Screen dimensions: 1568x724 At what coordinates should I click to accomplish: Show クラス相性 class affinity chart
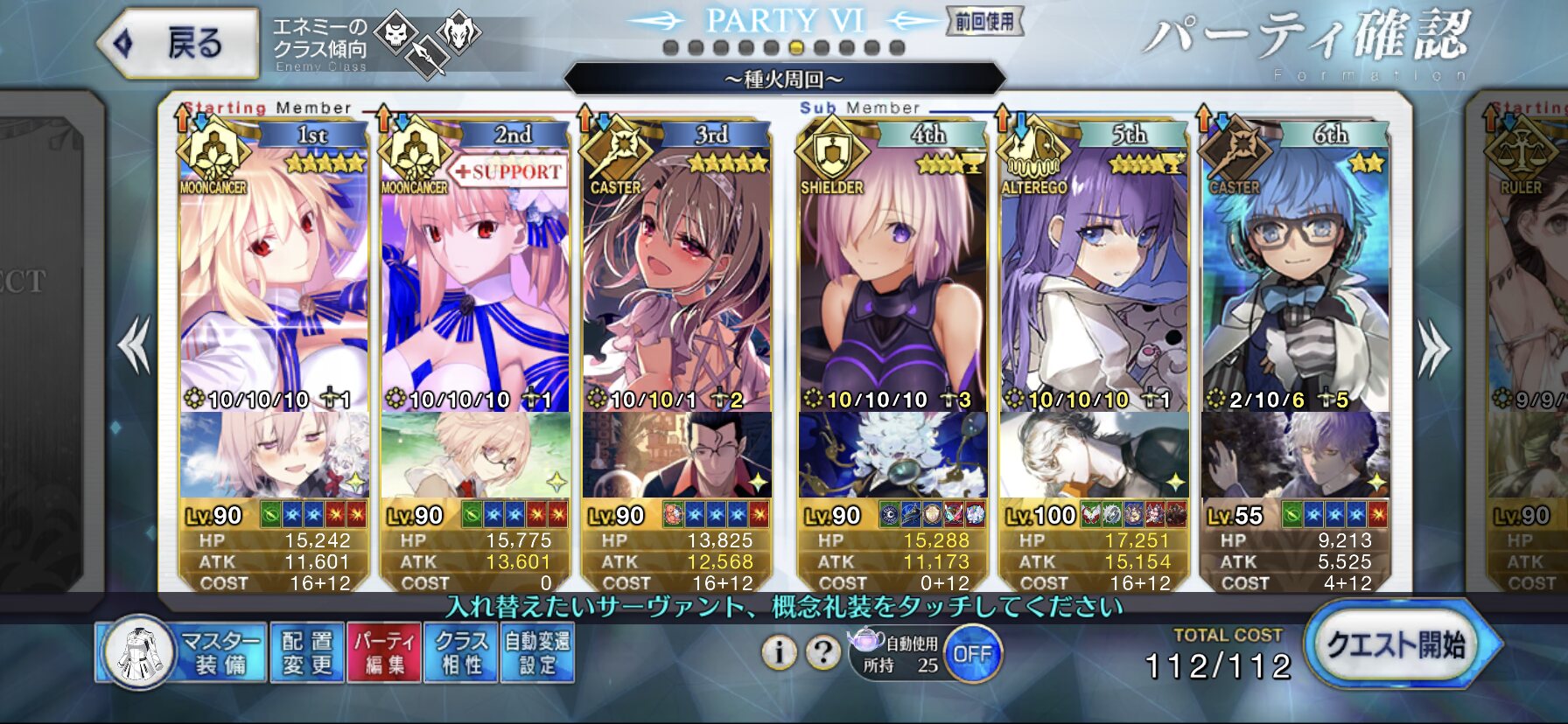coord(461,652)
